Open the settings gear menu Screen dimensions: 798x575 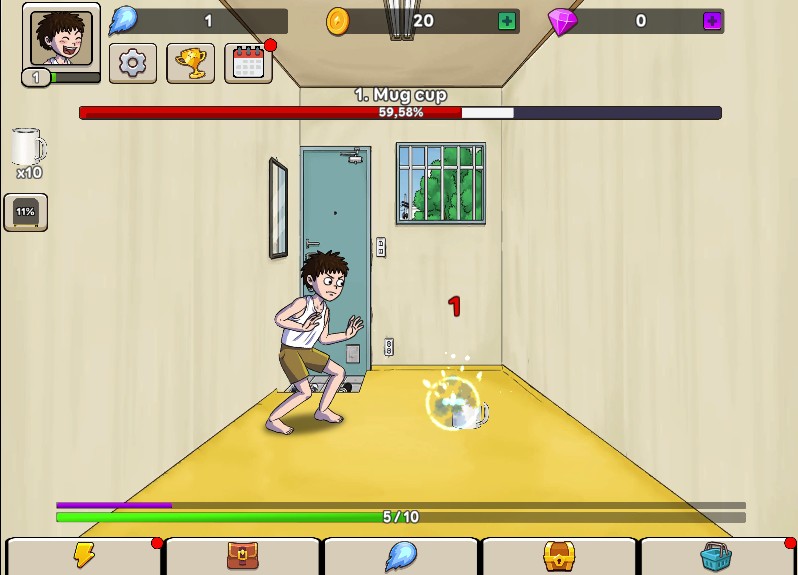click(132, 63)
